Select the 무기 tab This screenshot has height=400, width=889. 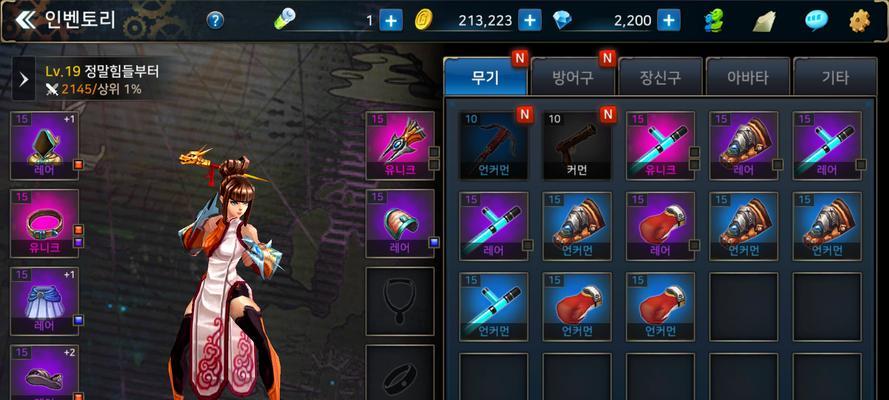coord(485,76)
